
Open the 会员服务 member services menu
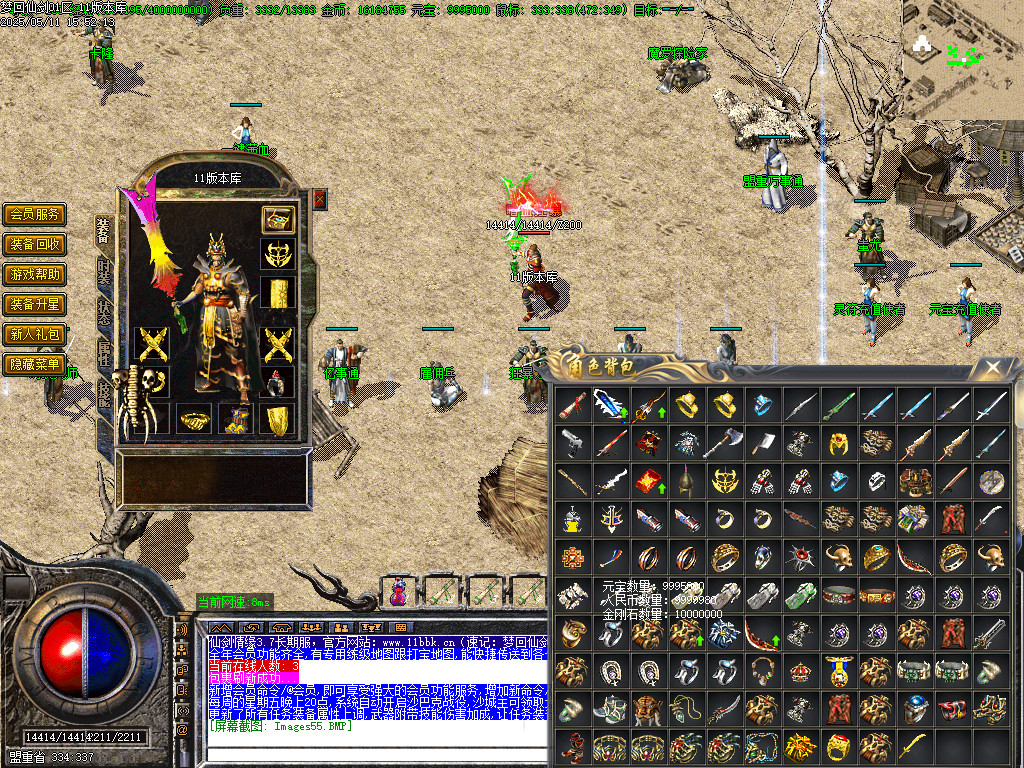pos(35,214)
